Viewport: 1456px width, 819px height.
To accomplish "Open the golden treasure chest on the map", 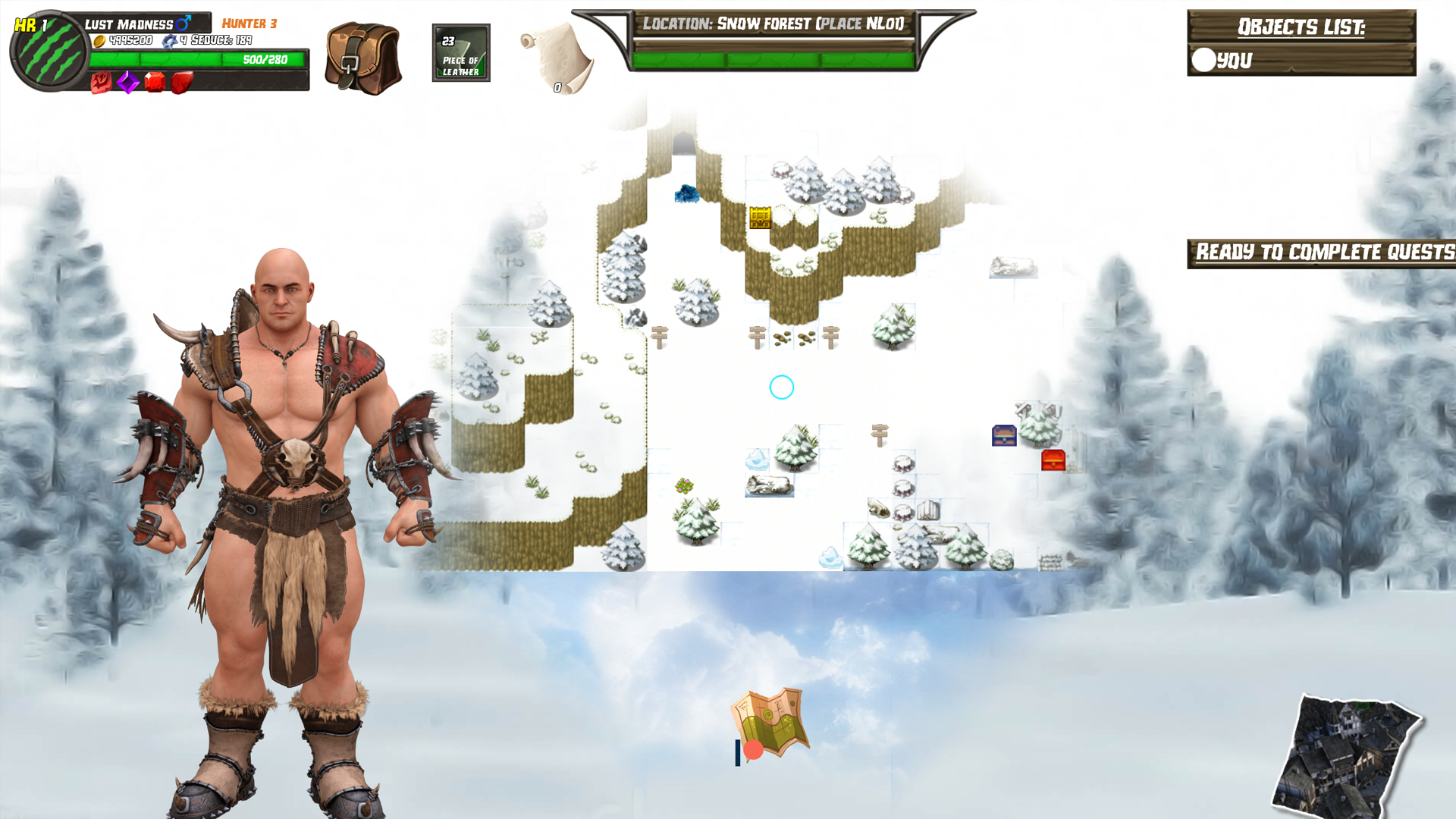I will 759,218.
